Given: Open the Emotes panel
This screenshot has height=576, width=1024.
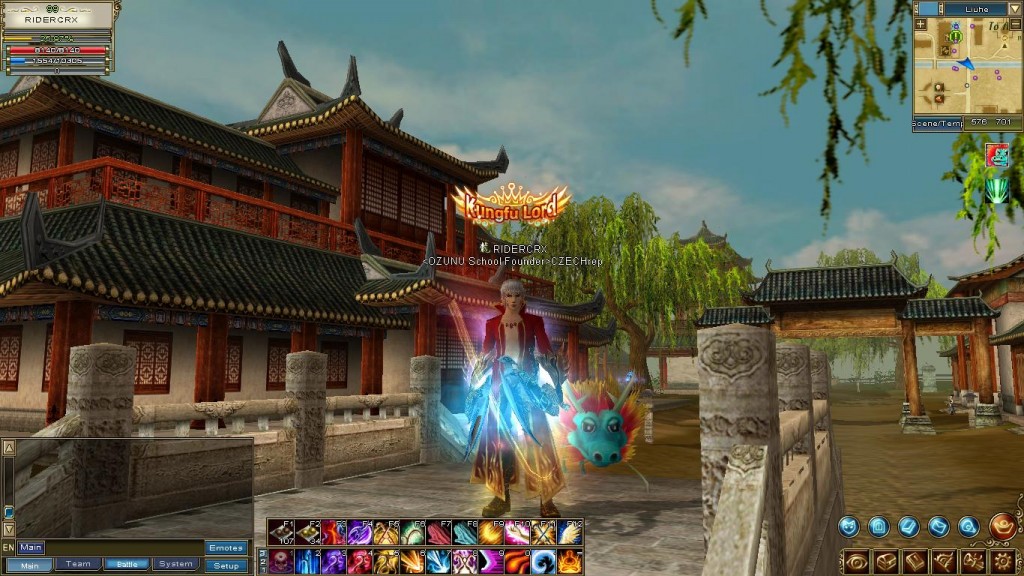Looking at the screenshot, I should [226, 548].
